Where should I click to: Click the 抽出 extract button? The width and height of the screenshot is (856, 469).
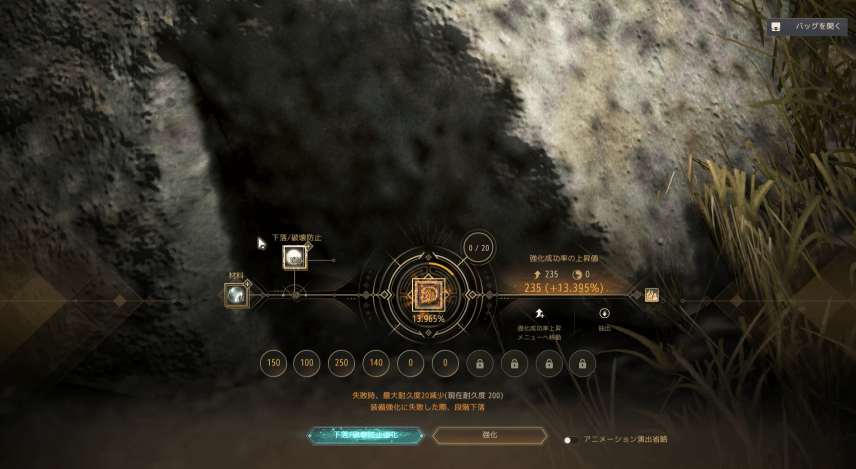click(604, 315)
